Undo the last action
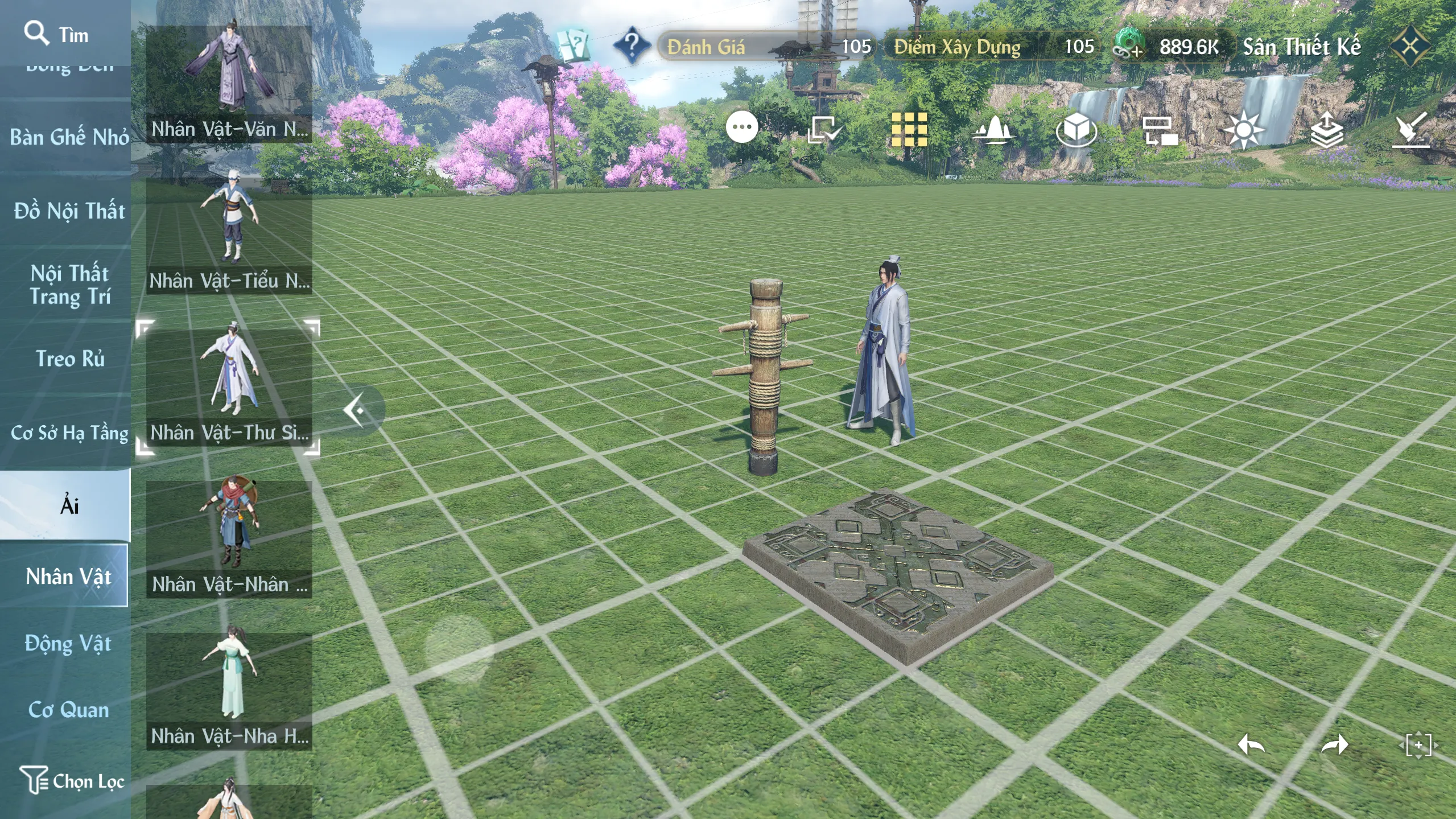 pos(1251,744)
